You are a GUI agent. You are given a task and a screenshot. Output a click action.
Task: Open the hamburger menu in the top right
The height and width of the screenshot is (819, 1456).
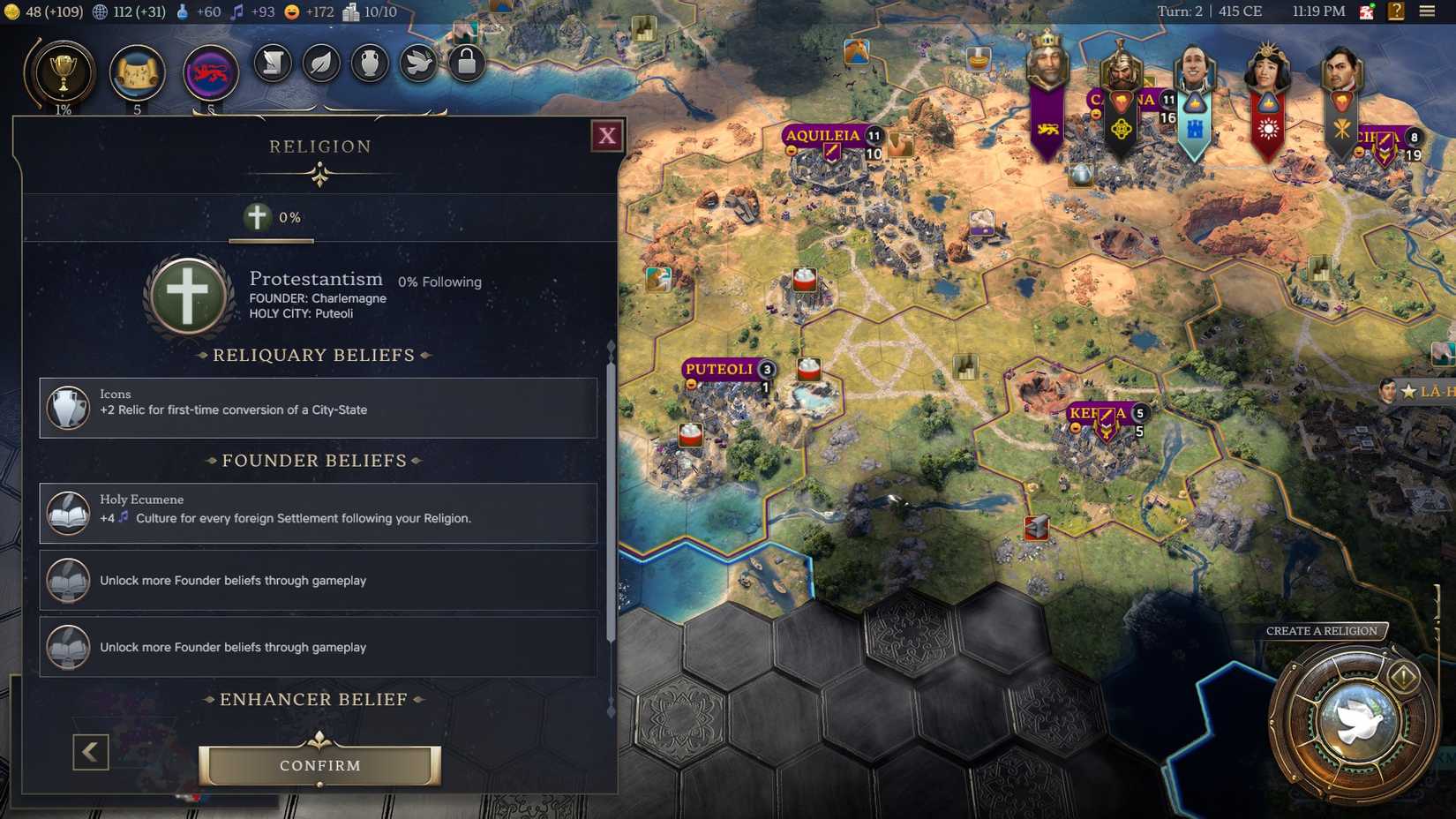[x=1428, y=11]
